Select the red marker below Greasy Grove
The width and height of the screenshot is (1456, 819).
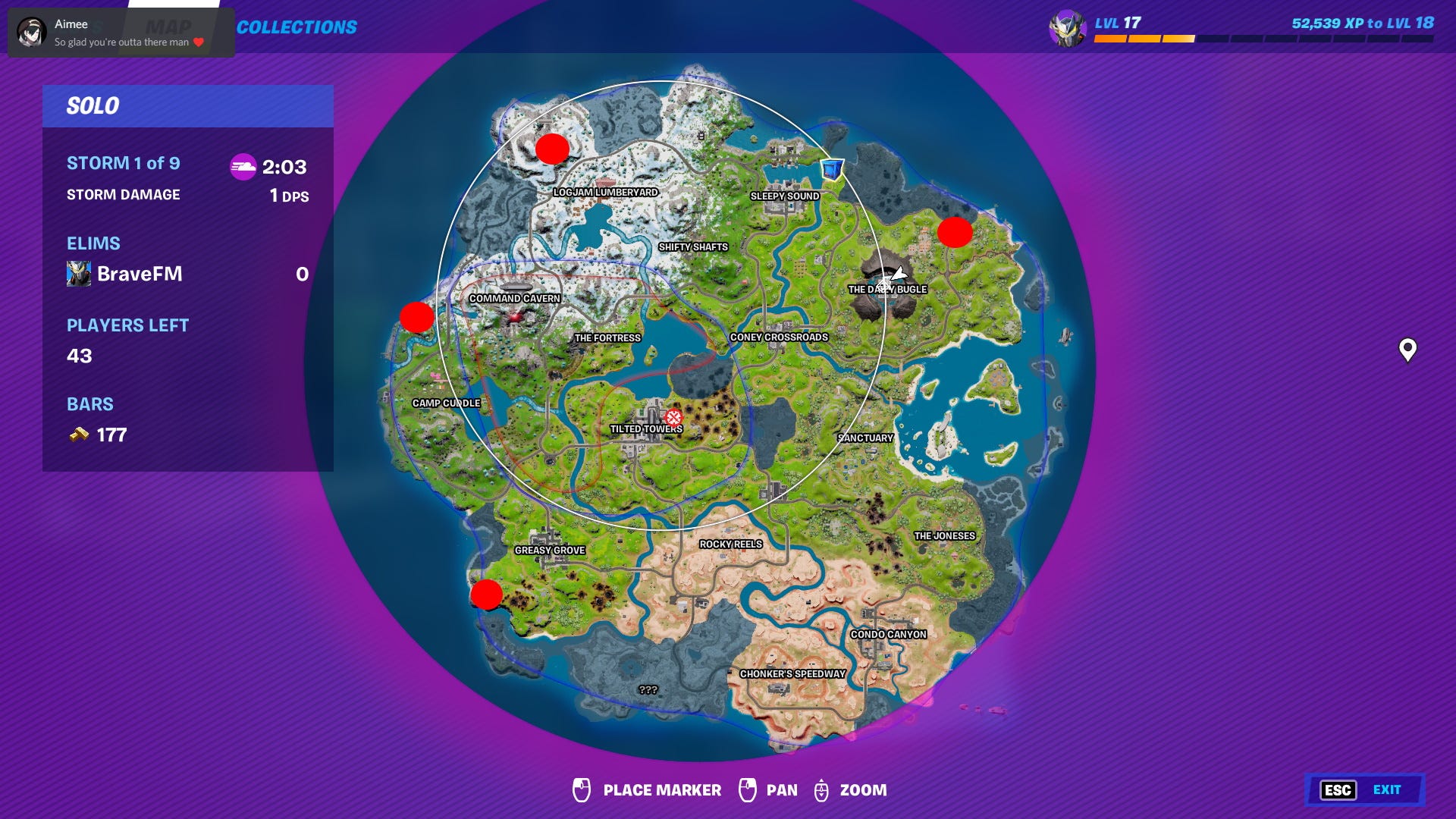click(x=486, y=595)
